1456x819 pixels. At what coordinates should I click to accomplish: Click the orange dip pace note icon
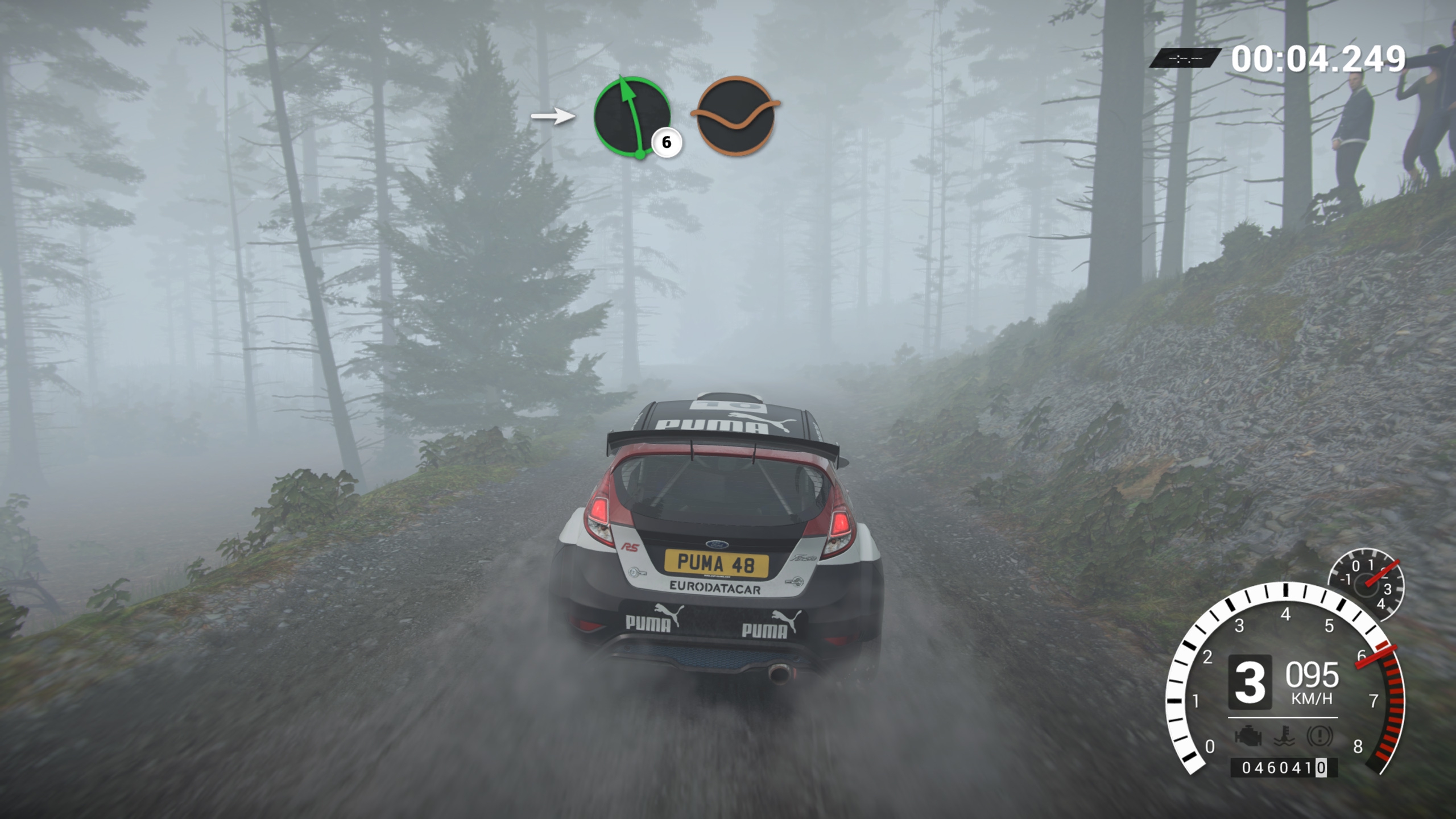tap(735, 115)
